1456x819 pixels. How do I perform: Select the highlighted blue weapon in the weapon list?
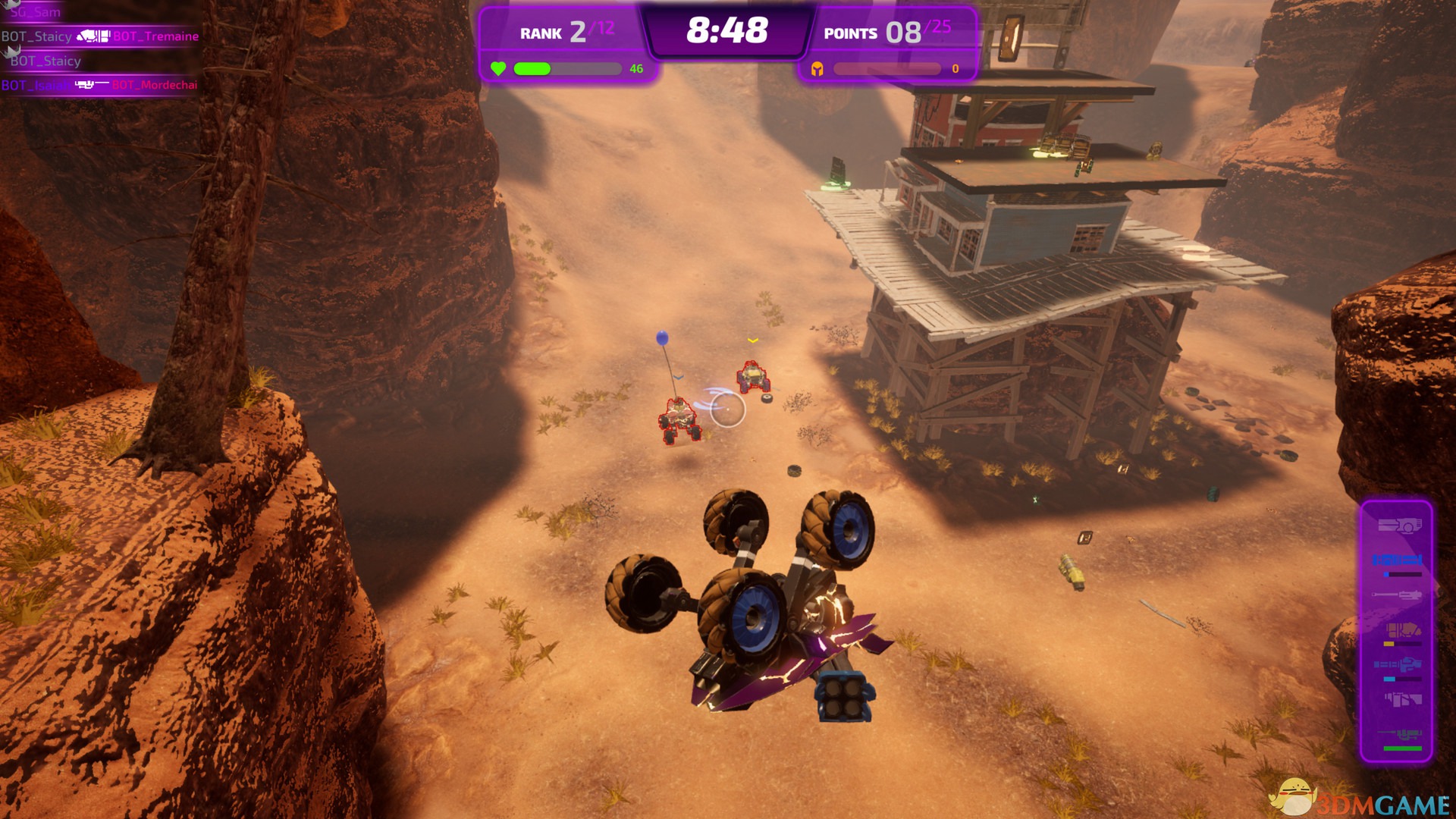(x=1397, y=560)
